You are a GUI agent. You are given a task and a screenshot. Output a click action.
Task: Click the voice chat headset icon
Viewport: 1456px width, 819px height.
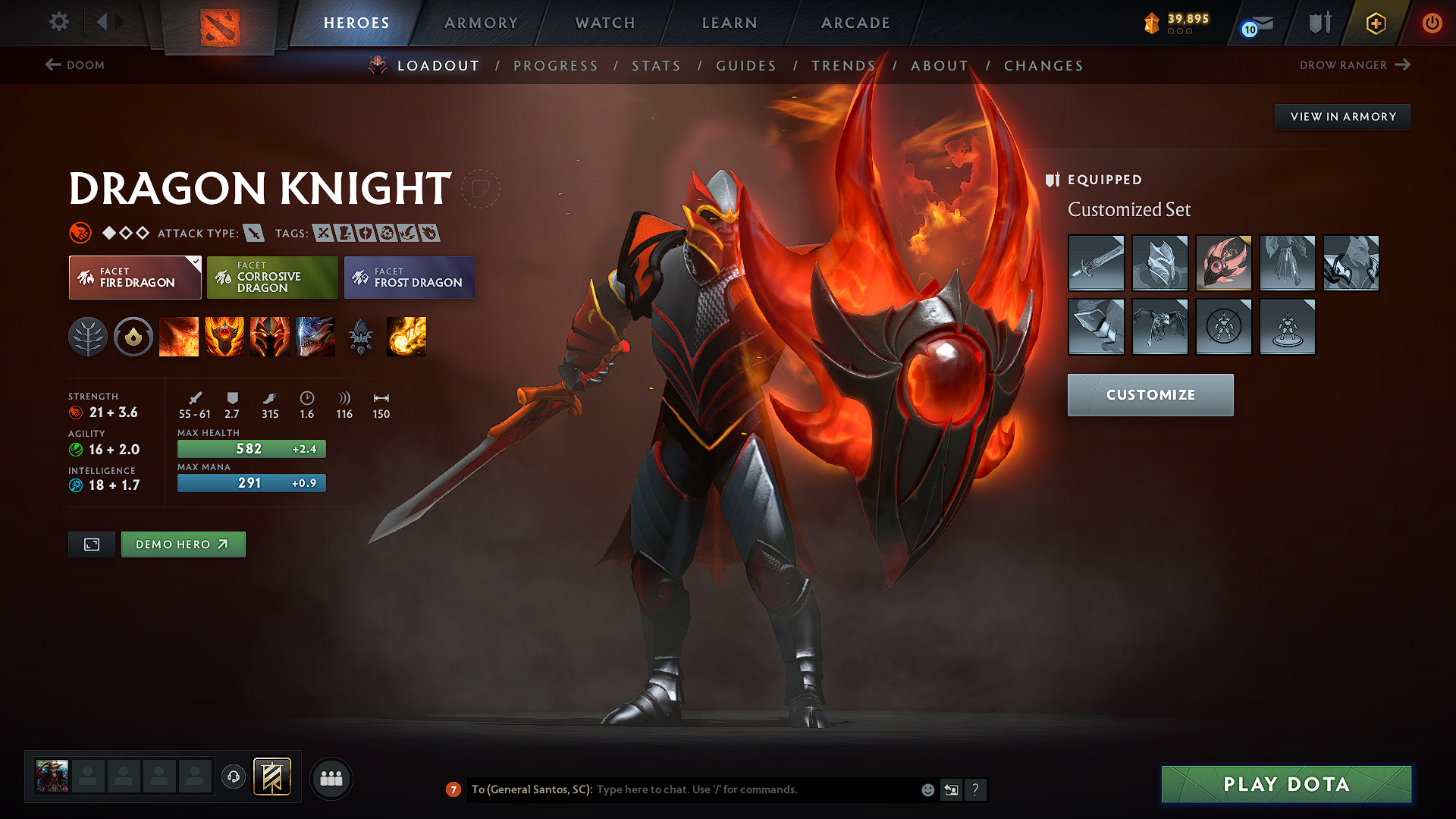click(233, 778)
